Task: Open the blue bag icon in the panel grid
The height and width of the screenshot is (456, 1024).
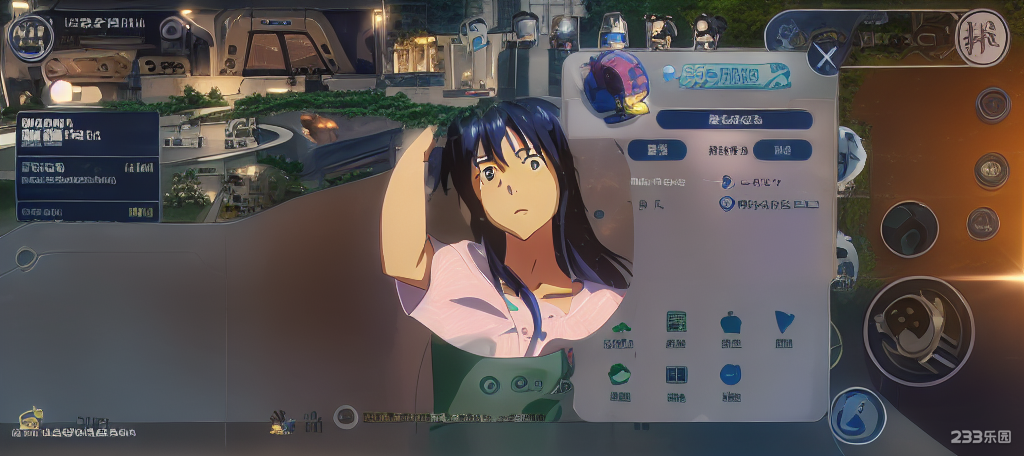Action: click(x=730, y=323)
